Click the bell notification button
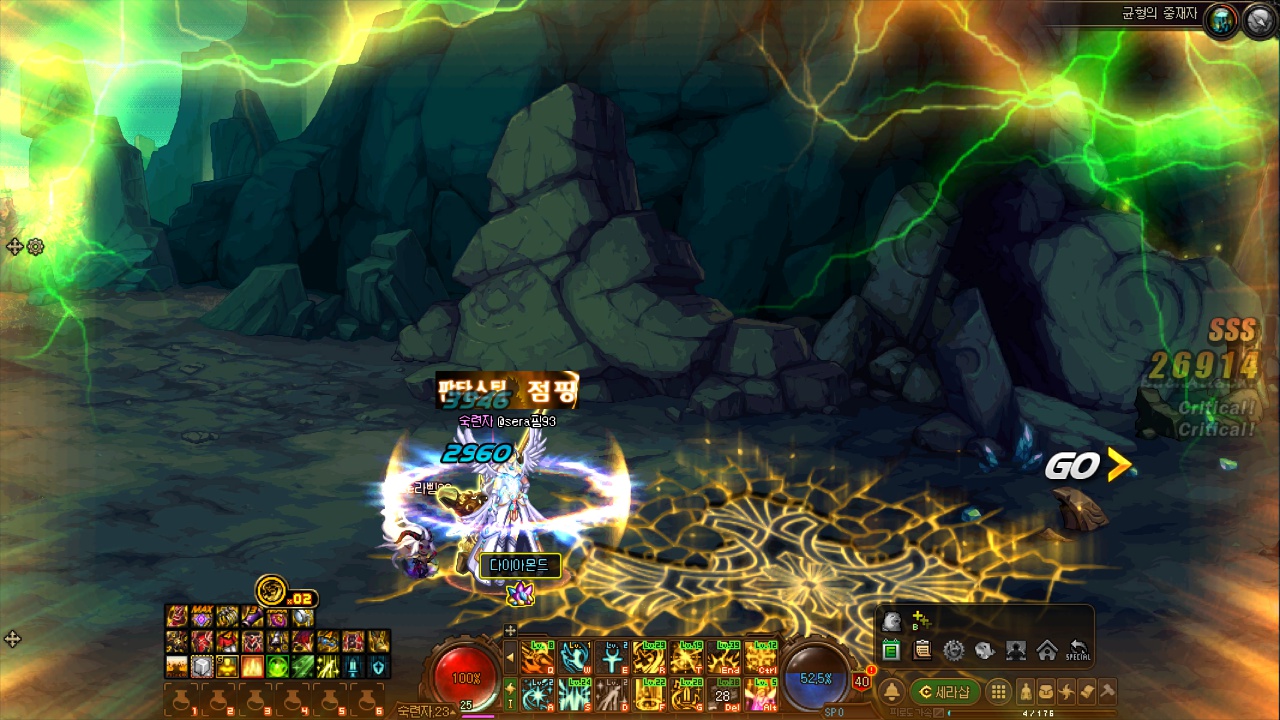This screenshot has width=1280, height=720. (890, 691)
